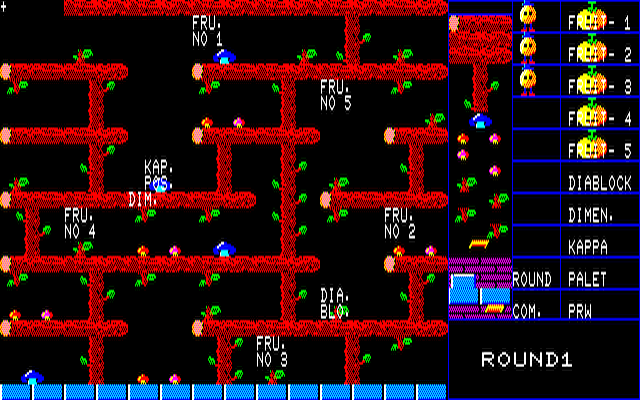Select the red tree canopy palette tile
The height and width of the screenshot is (400, 640).
pos(480,38)
